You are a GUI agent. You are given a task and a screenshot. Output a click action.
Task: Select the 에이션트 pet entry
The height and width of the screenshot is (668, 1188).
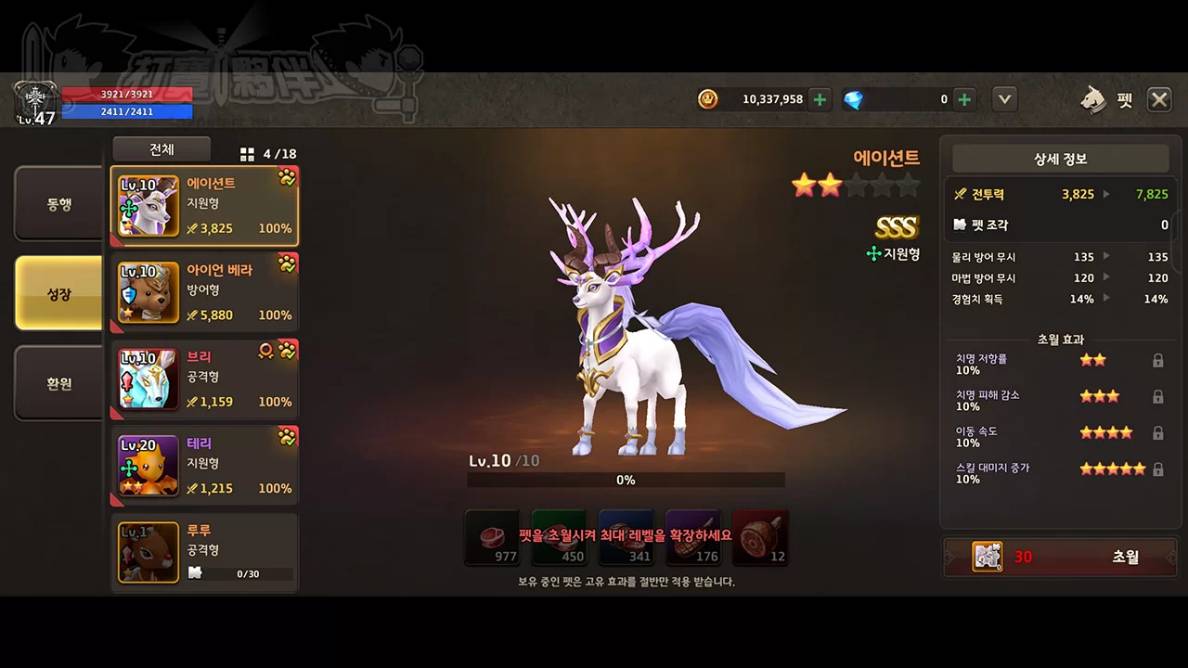click(x=204, y=206)
